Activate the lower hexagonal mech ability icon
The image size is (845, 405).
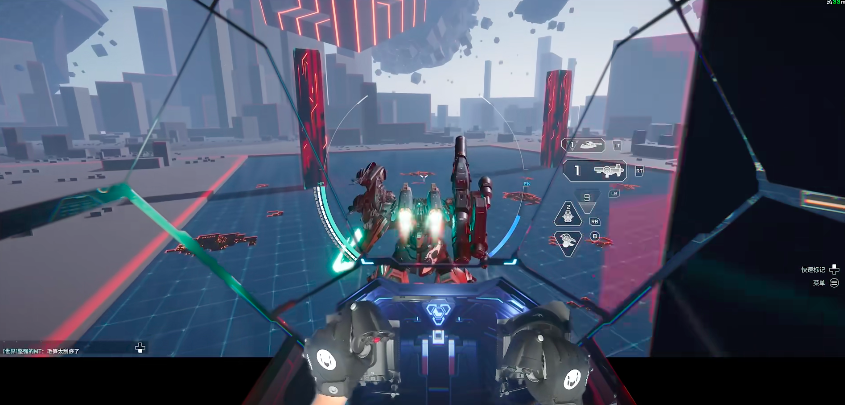point(569,241)
